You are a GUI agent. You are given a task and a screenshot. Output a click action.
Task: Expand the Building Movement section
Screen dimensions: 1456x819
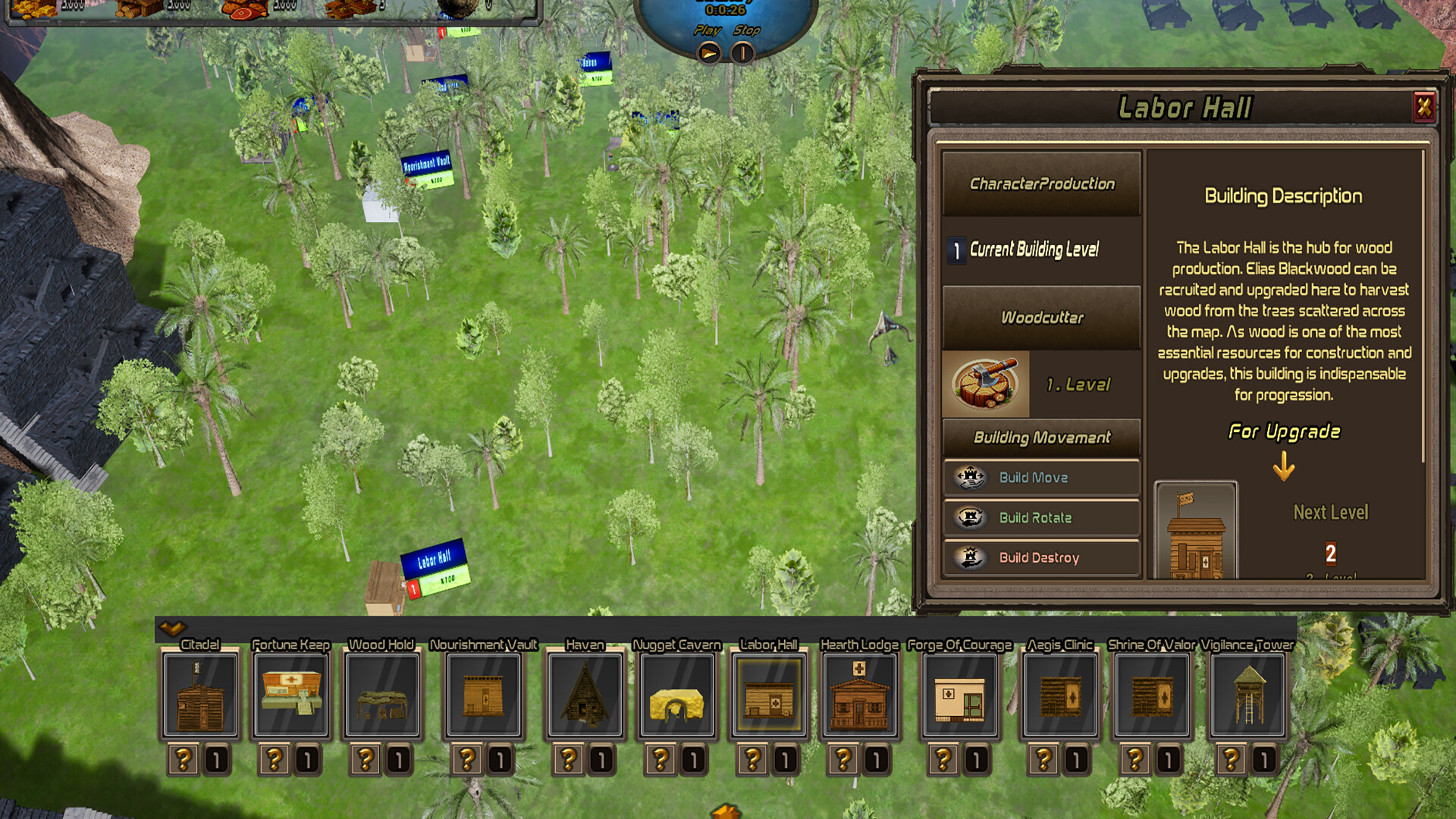(1041, 438)
